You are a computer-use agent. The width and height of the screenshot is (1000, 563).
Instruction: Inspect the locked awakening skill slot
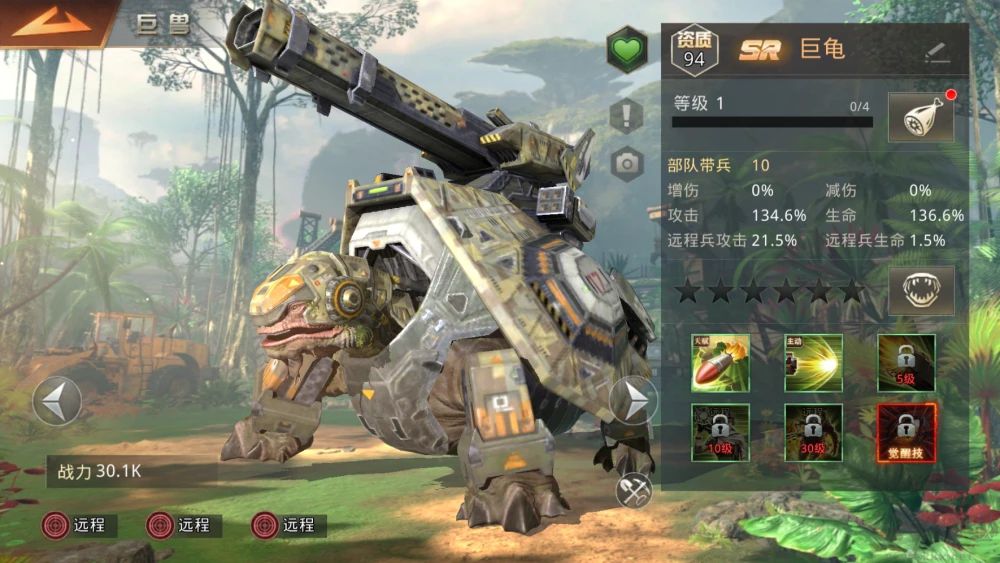[906, 432]
